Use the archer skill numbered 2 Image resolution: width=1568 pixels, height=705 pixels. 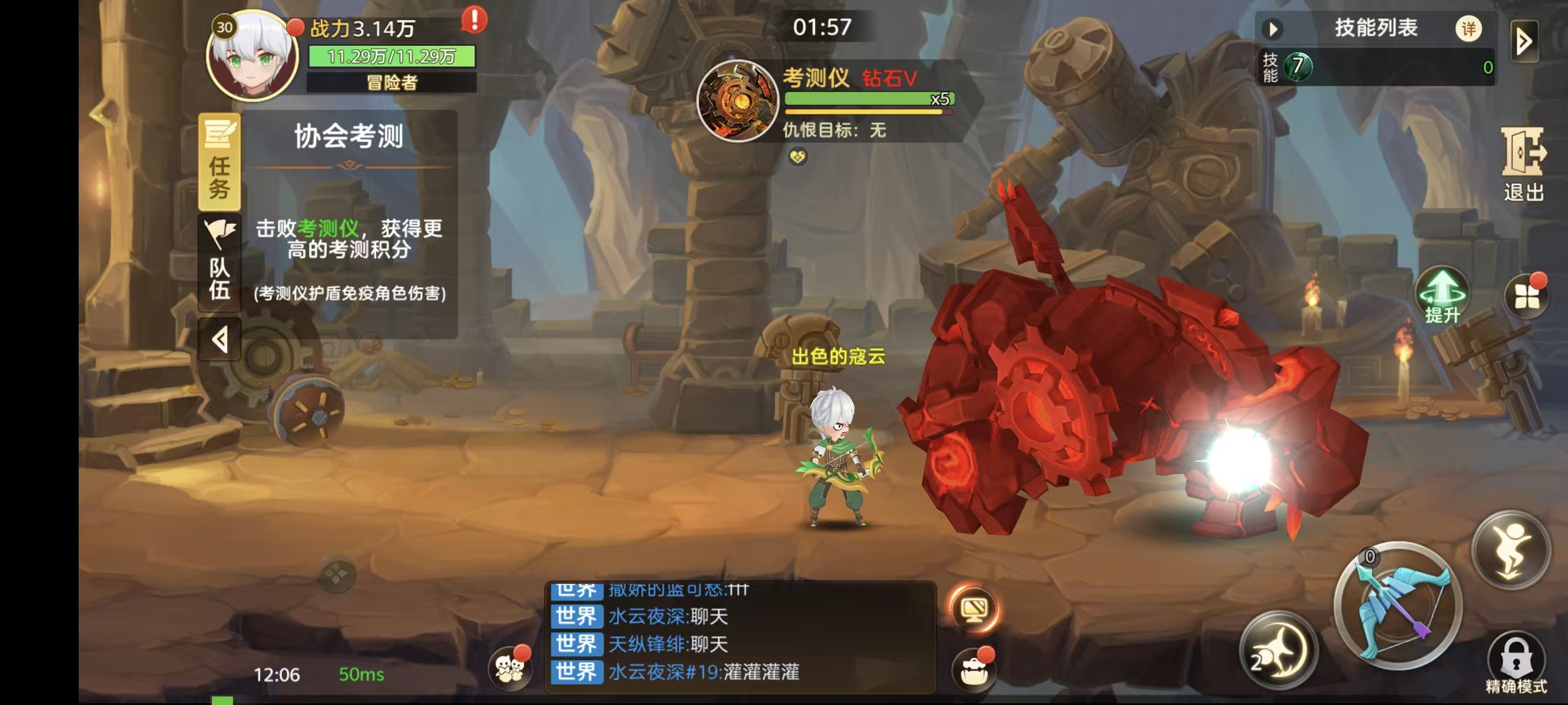click(1278, 649)
